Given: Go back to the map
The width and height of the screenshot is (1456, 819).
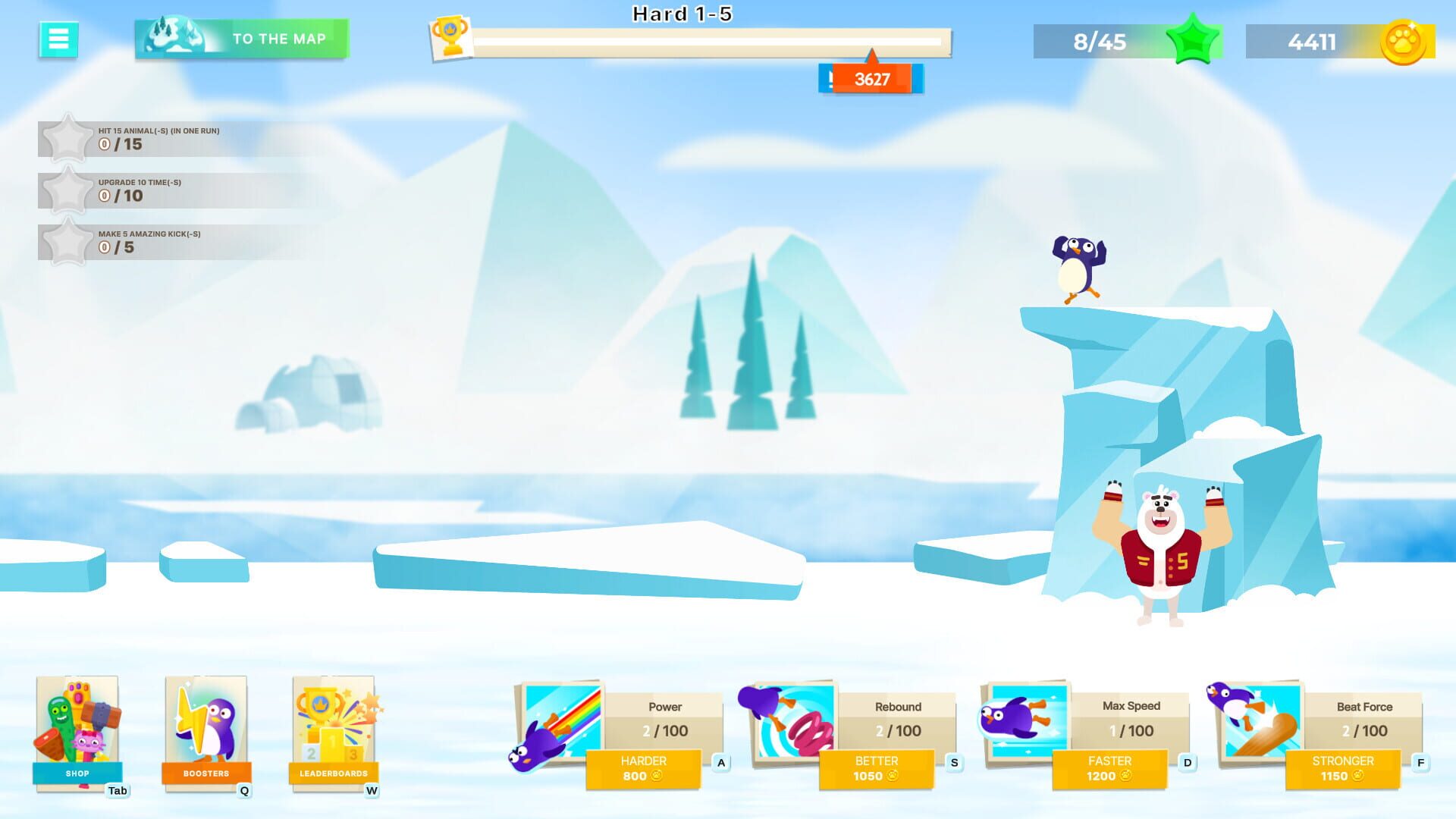Looking at the screenshot, I should click(241, 39).
